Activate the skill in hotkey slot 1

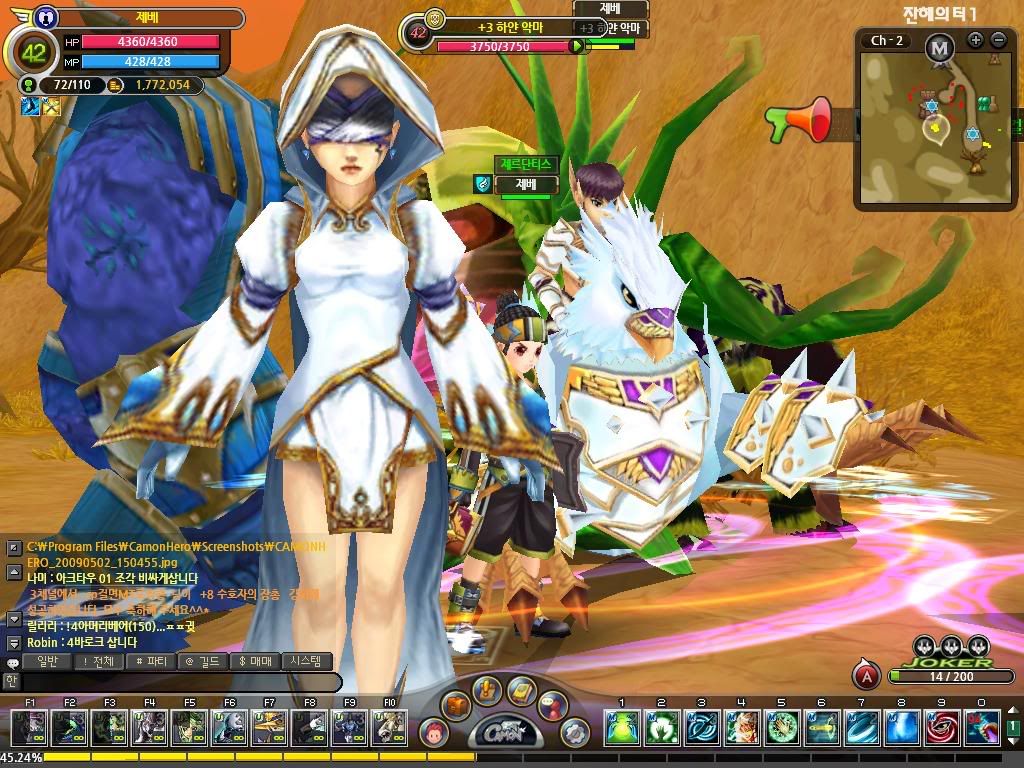click(621, 728)
